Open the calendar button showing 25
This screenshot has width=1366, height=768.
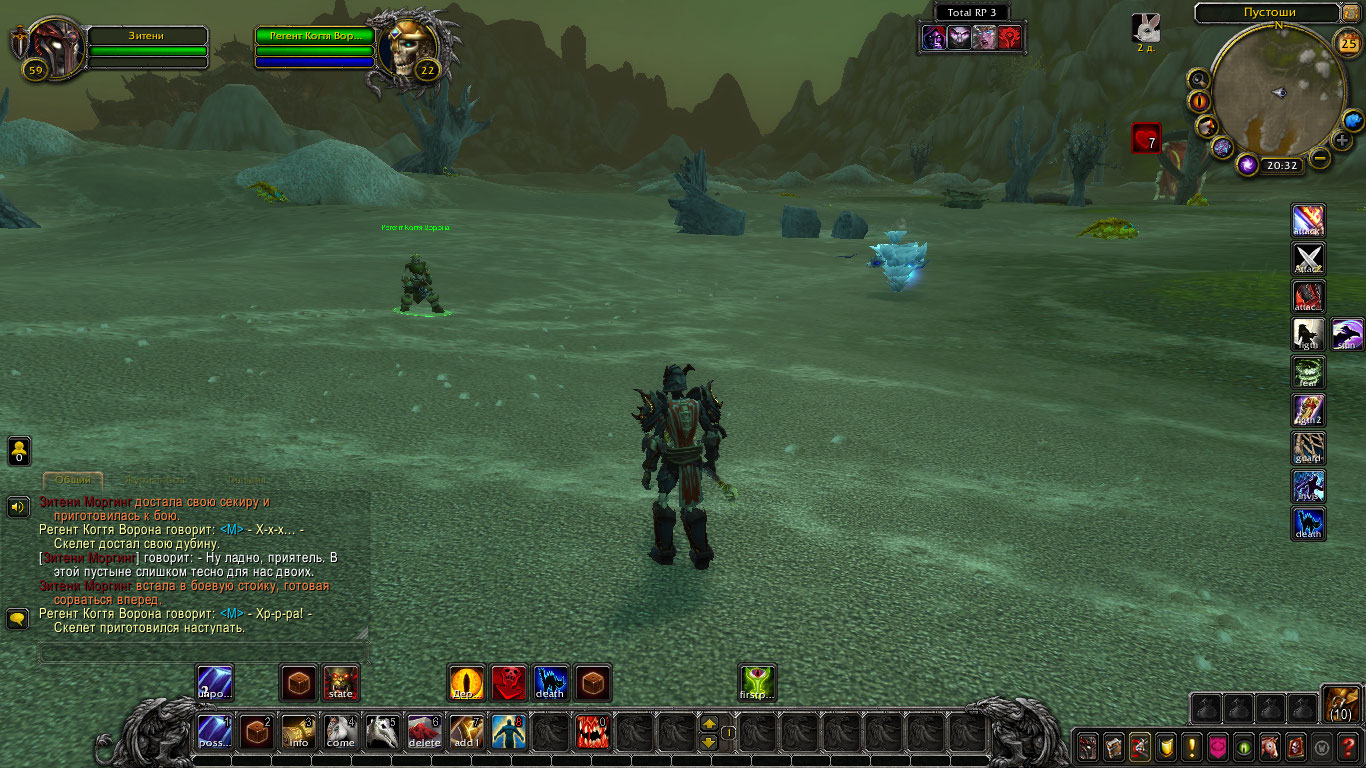(1349, 43)
